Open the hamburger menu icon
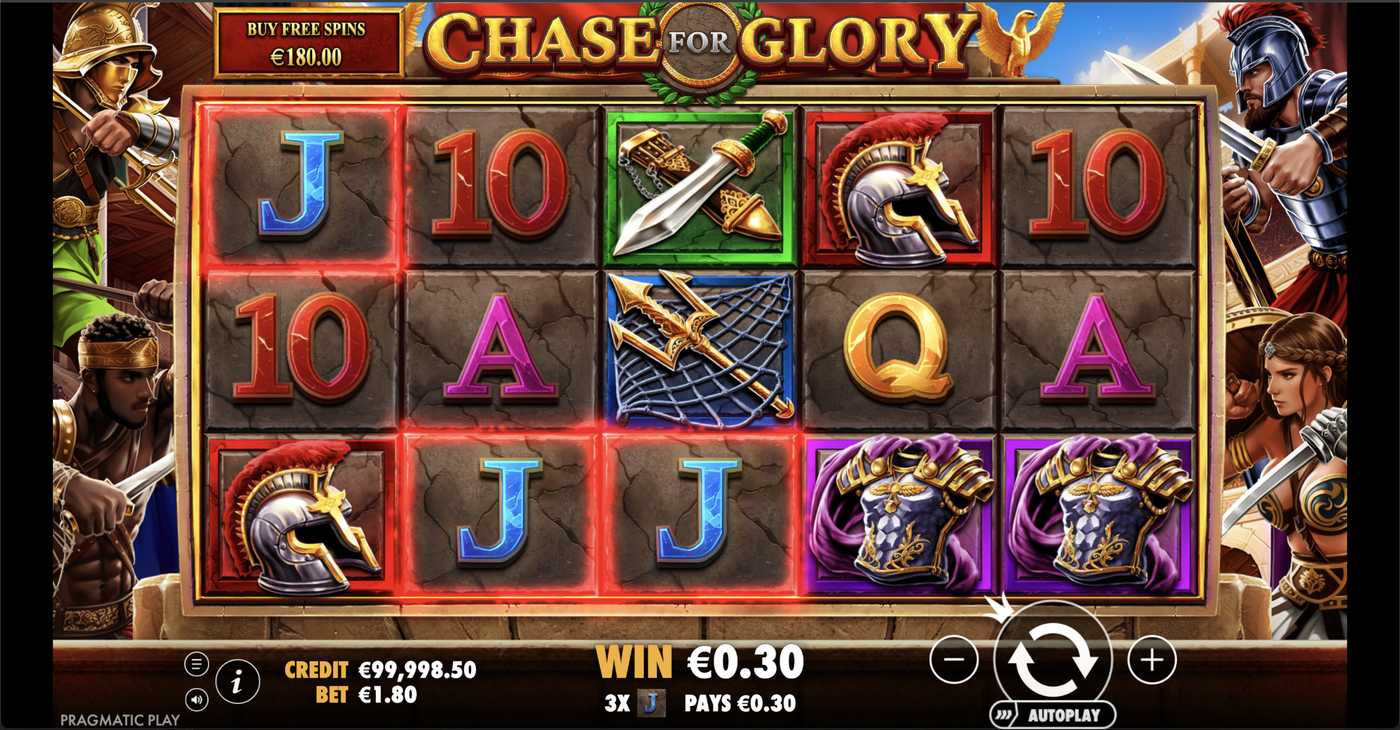 pyautogui.click(x=196, y=661)
